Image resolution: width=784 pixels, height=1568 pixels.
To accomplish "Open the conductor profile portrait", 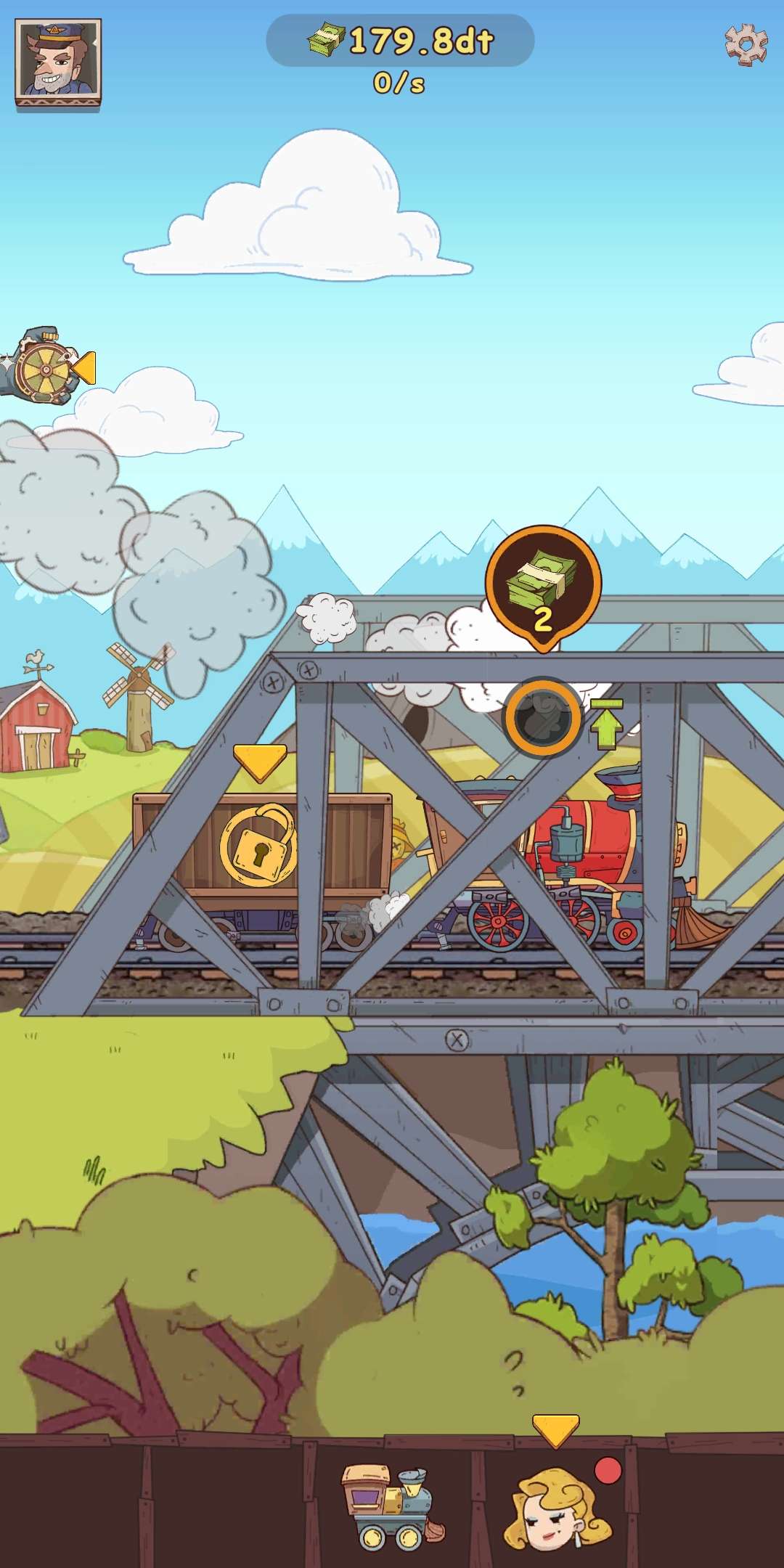I will pos(58,64).
